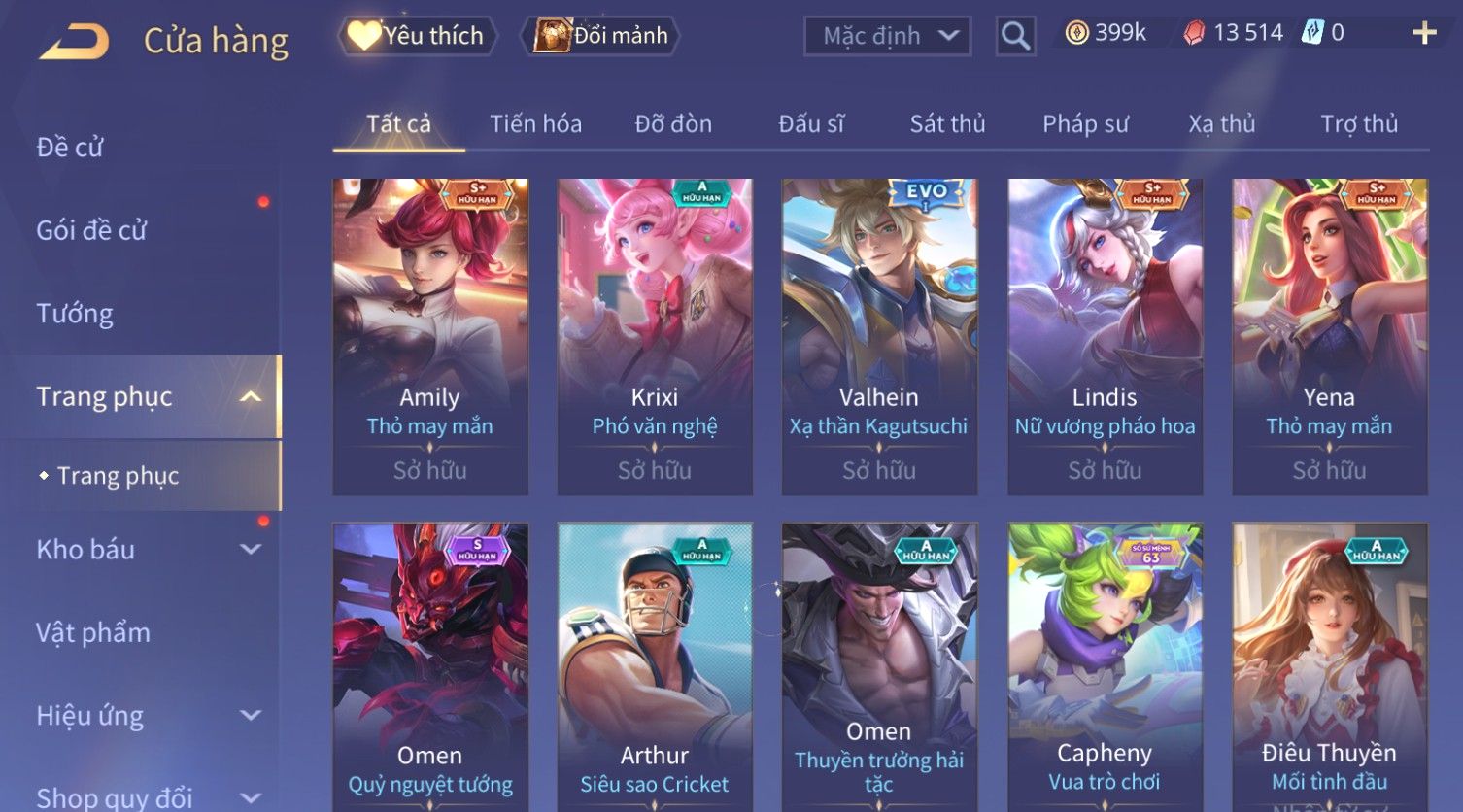1463x812 pixels.
Task: Add currency with the plus button
Action: coord(1424,34)
